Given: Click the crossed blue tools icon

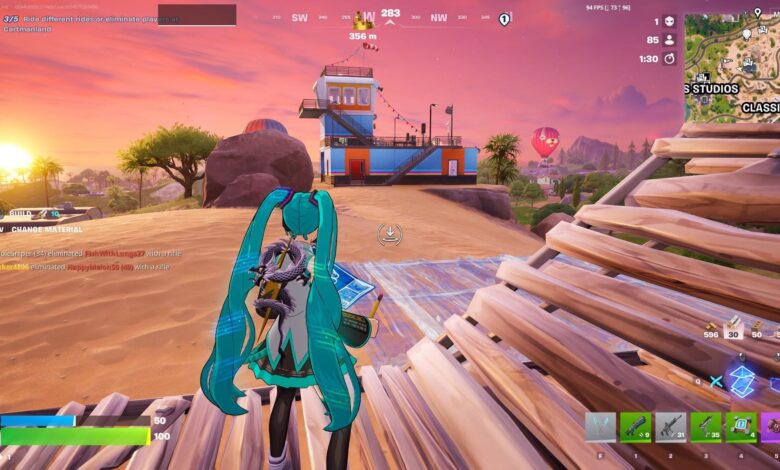Looking at the screenshot, I should [x=716, y=381].
